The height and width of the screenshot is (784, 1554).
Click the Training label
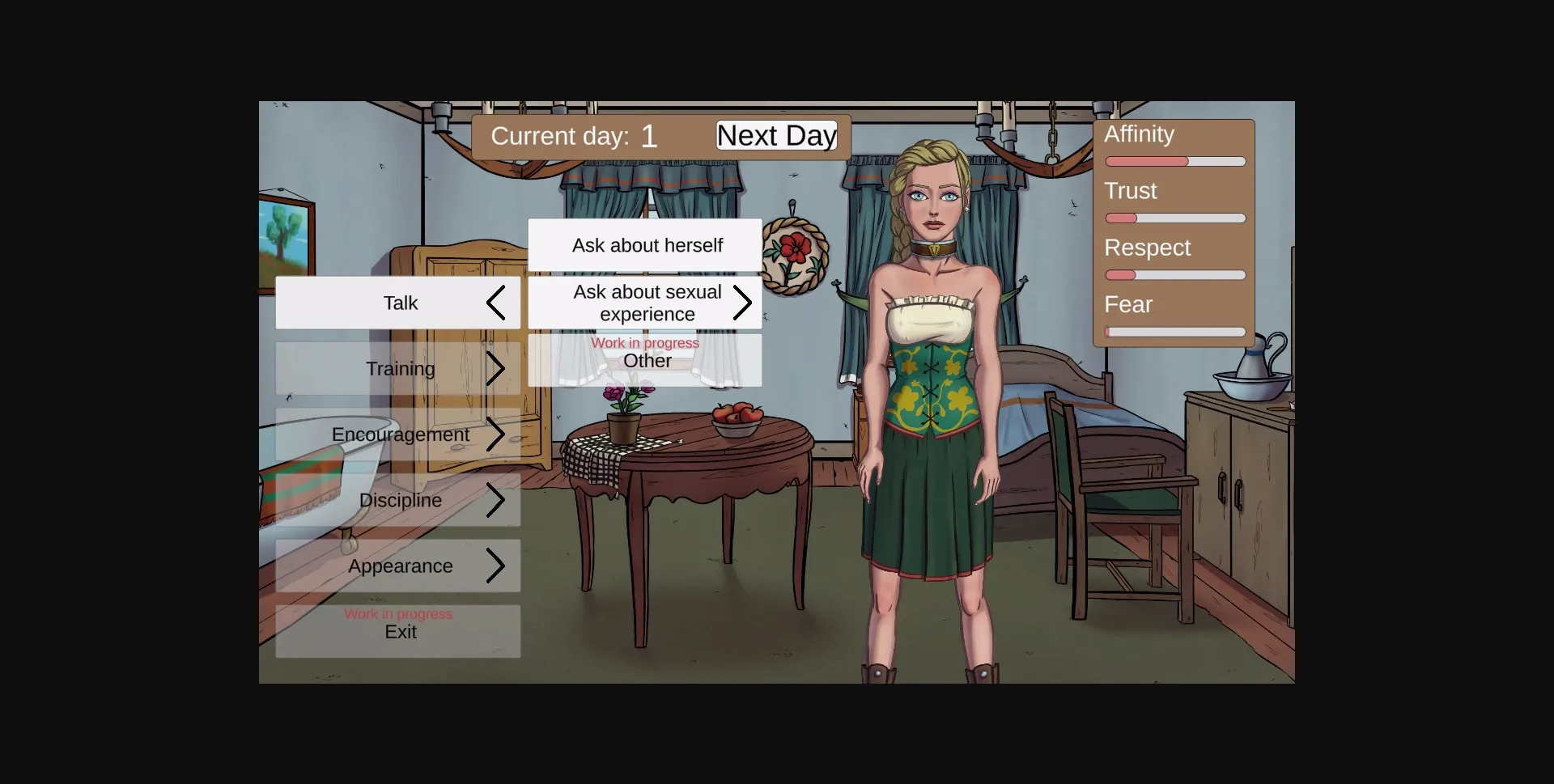(x=400, y=368)
